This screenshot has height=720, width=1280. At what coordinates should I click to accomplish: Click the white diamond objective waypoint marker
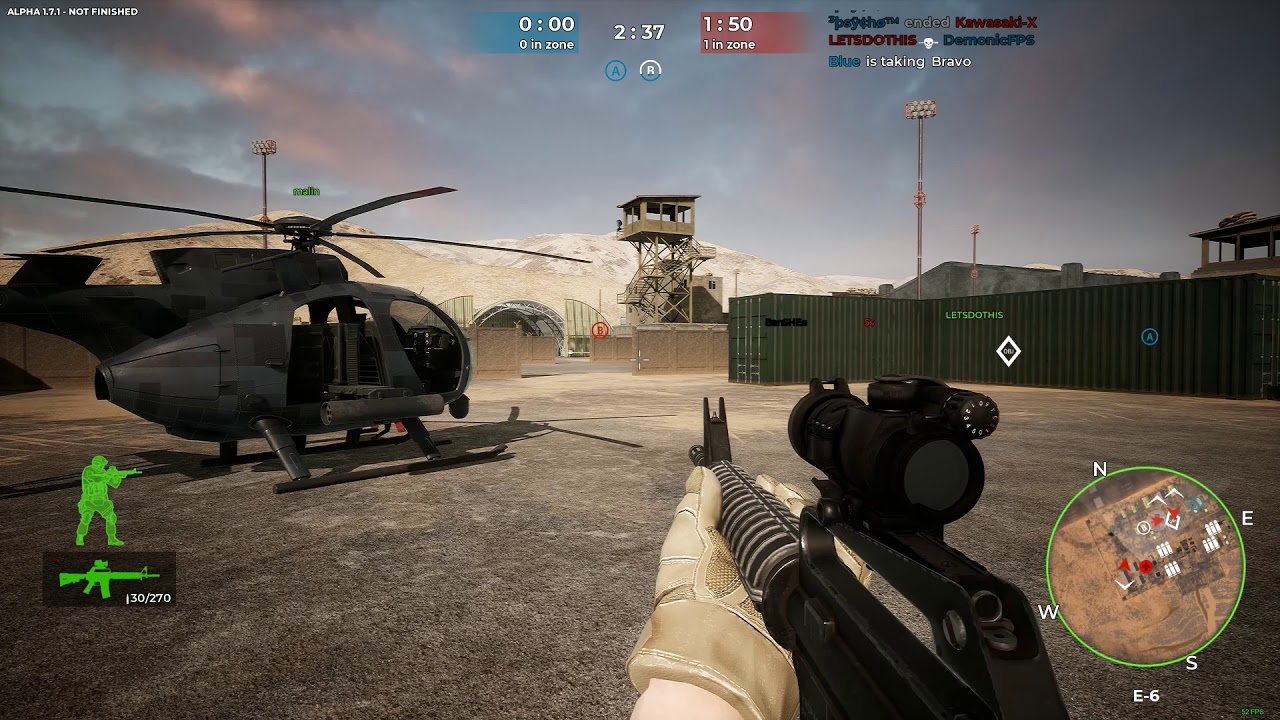click(1008, 351)
